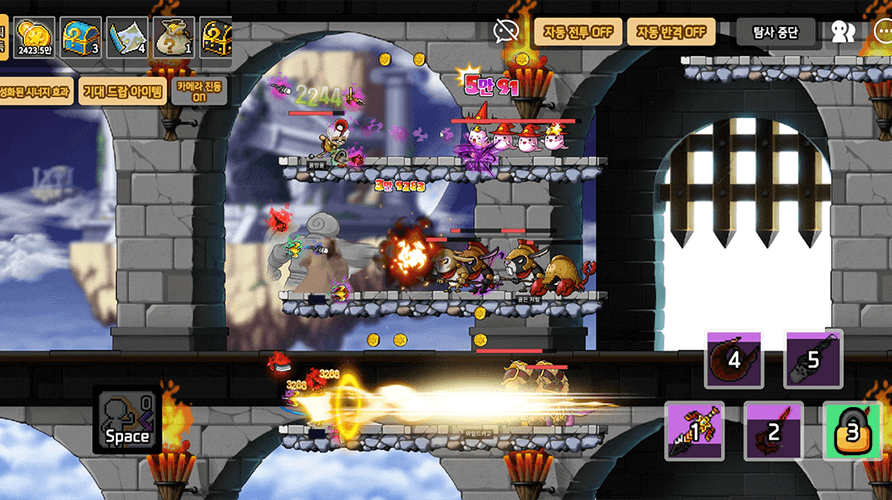Image resolution: width=892 pixels, height=500 pixels.
Task: Open the blue treasure chest slot
Action: tap(80, 40)
